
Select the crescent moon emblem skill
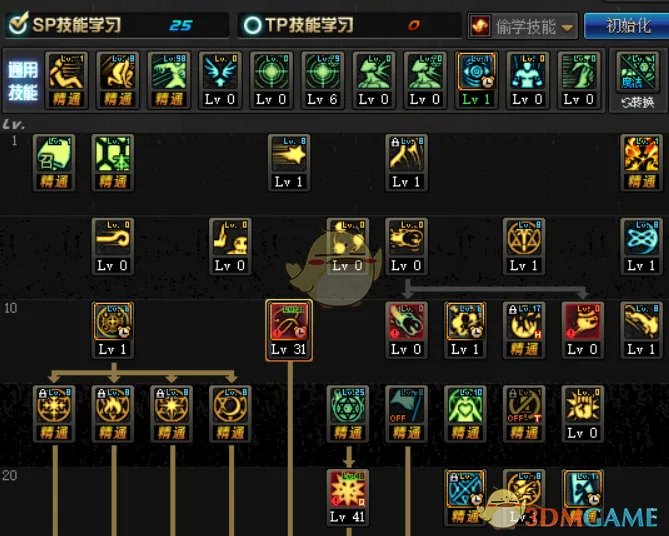point(229,406)
